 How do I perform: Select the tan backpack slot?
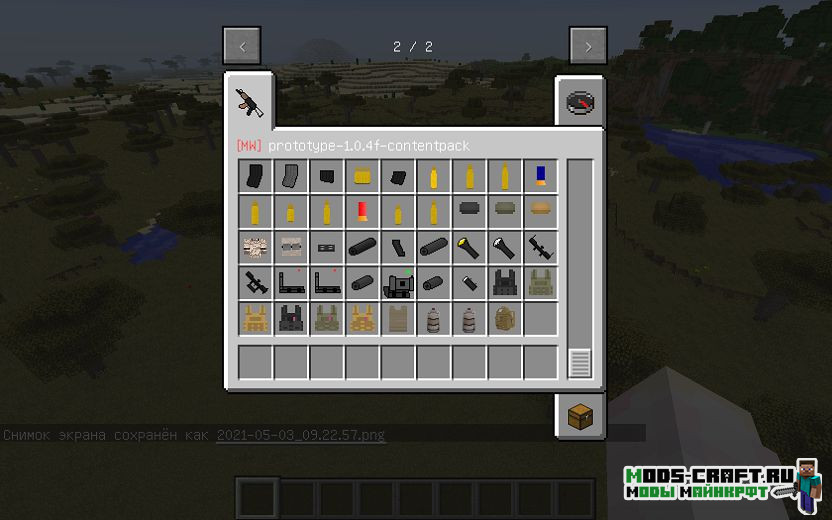coord(505,319)
